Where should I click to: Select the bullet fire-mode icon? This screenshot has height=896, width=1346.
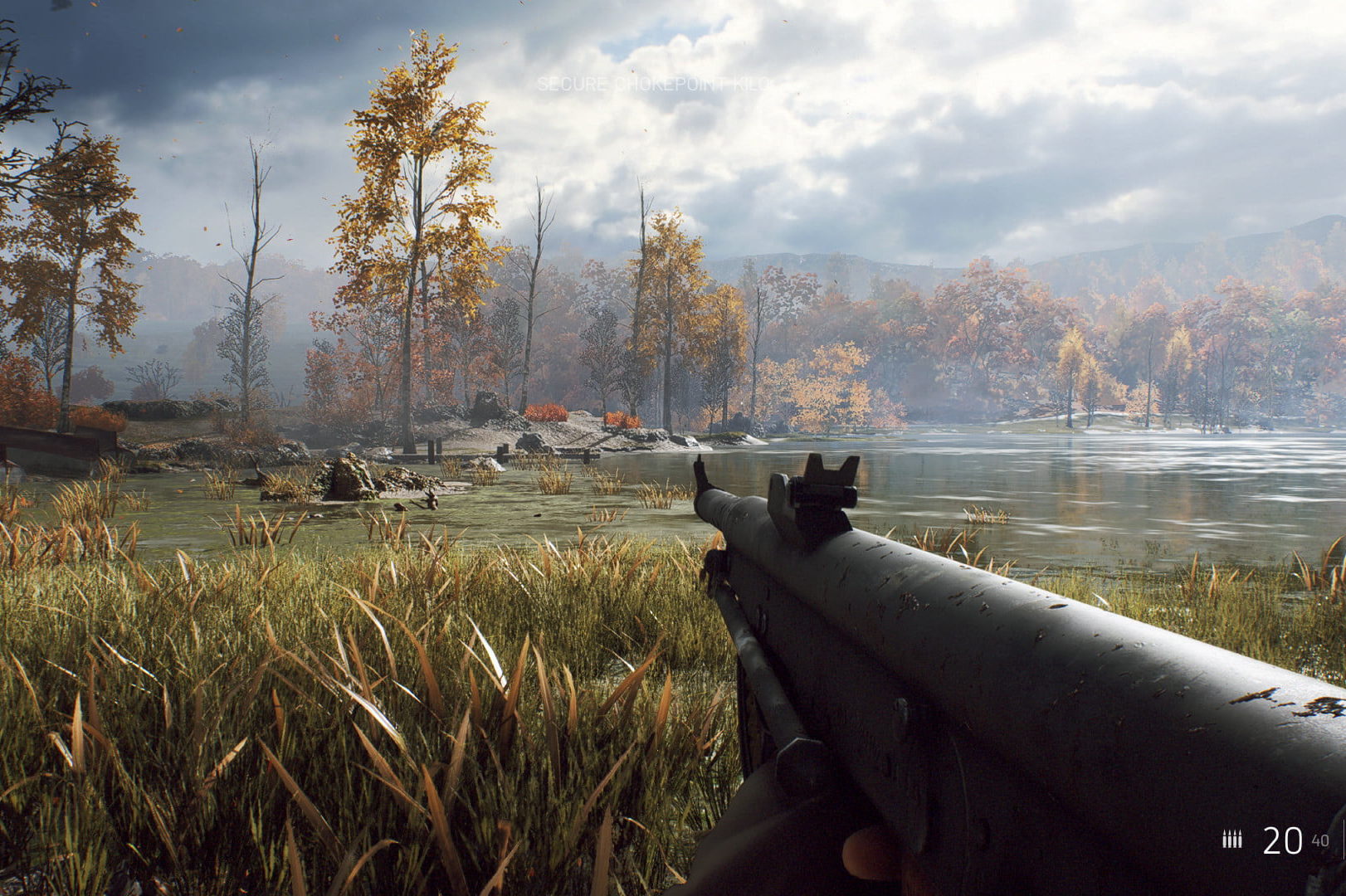(1231, 840)
